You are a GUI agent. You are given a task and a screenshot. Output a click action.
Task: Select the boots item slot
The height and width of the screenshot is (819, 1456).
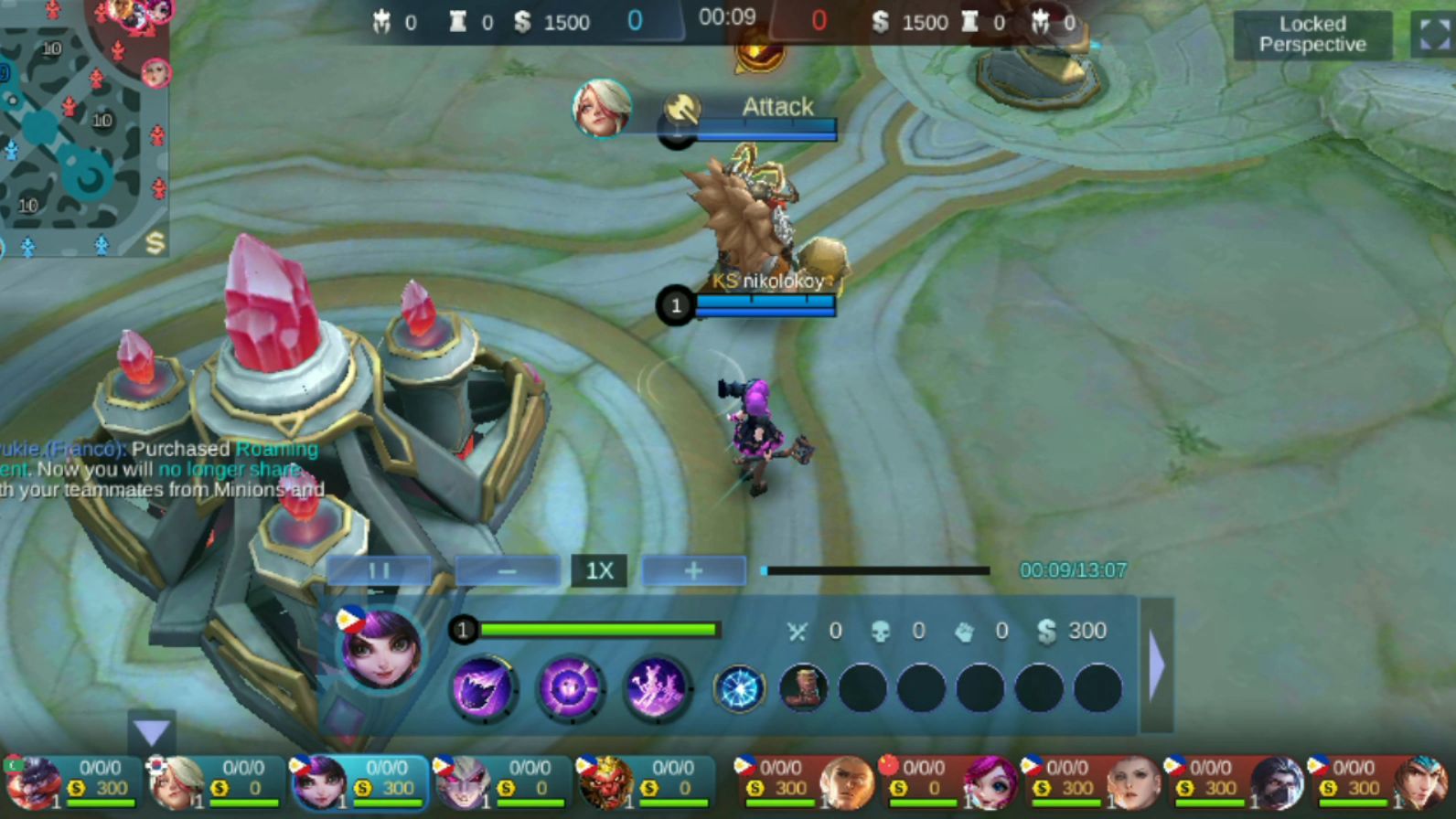803,687
